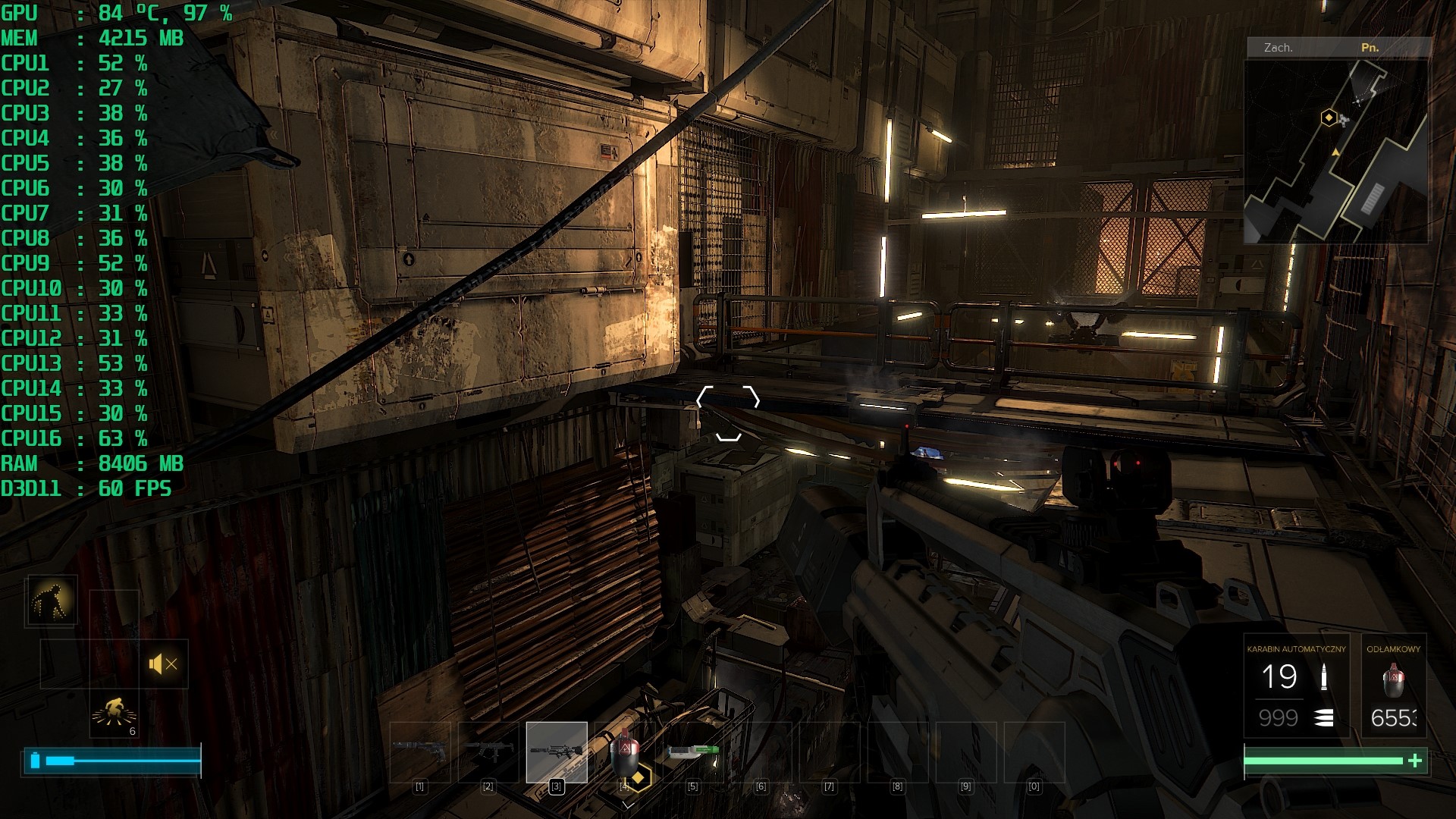This screenshot has height=819, width=1456.
Task: Click the Odłamkowy grenade panel
Action: point(1393,686)
